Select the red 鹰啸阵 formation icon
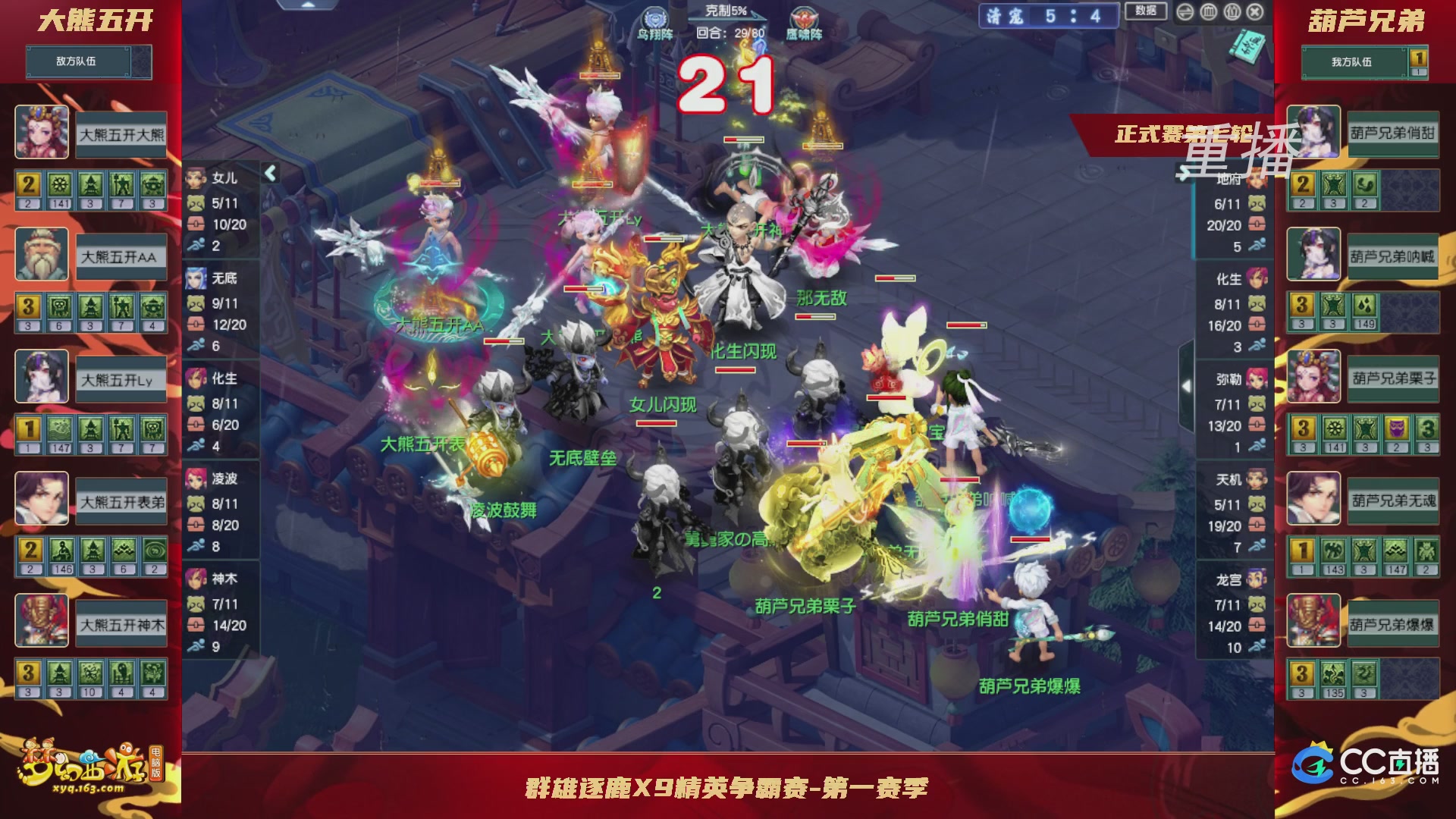Screen dimensions: 1456x819 pyautogui.click(x=804, y=17)
